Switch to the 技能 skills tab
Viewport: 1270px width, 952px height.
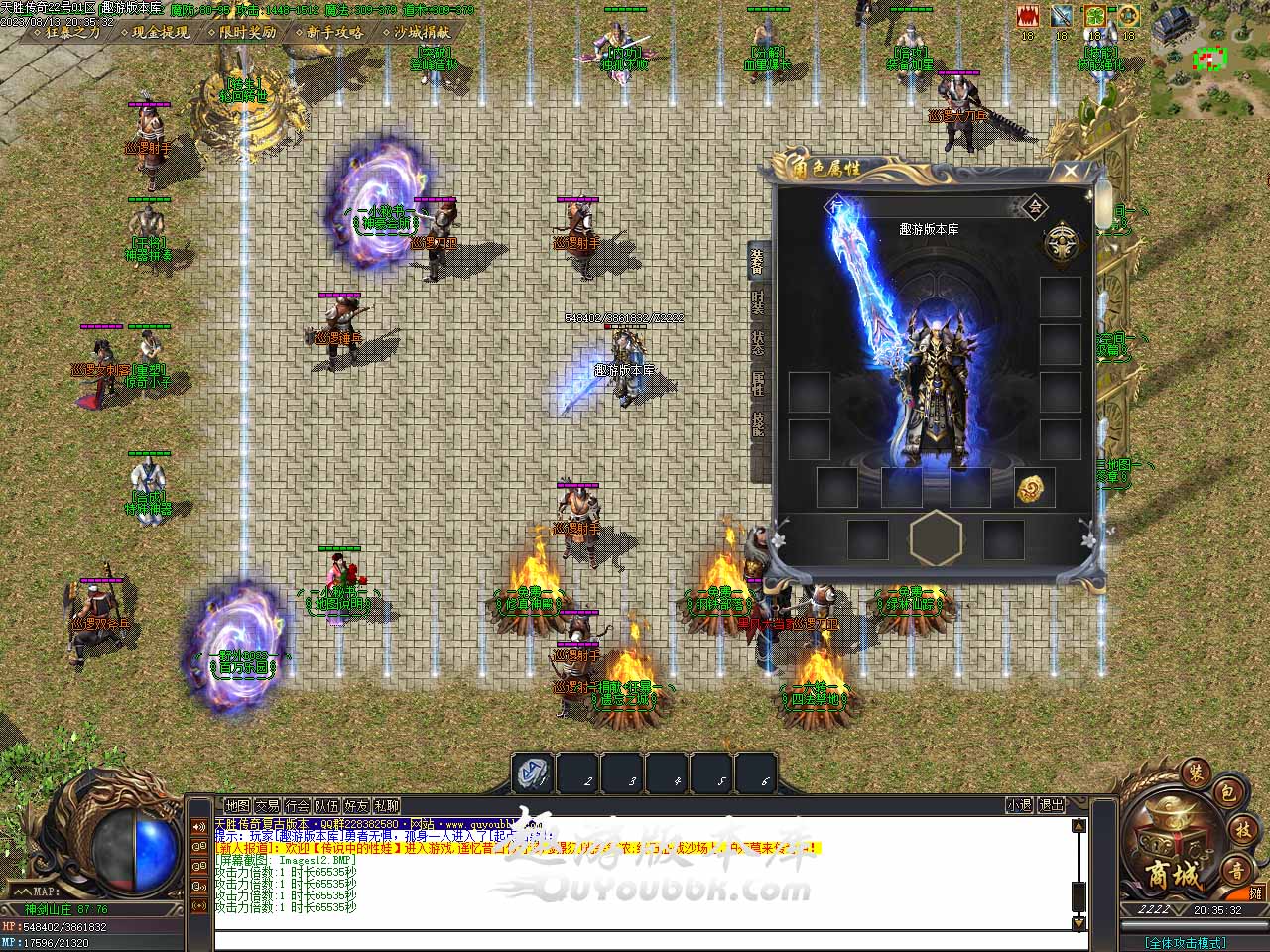[758, 424]
